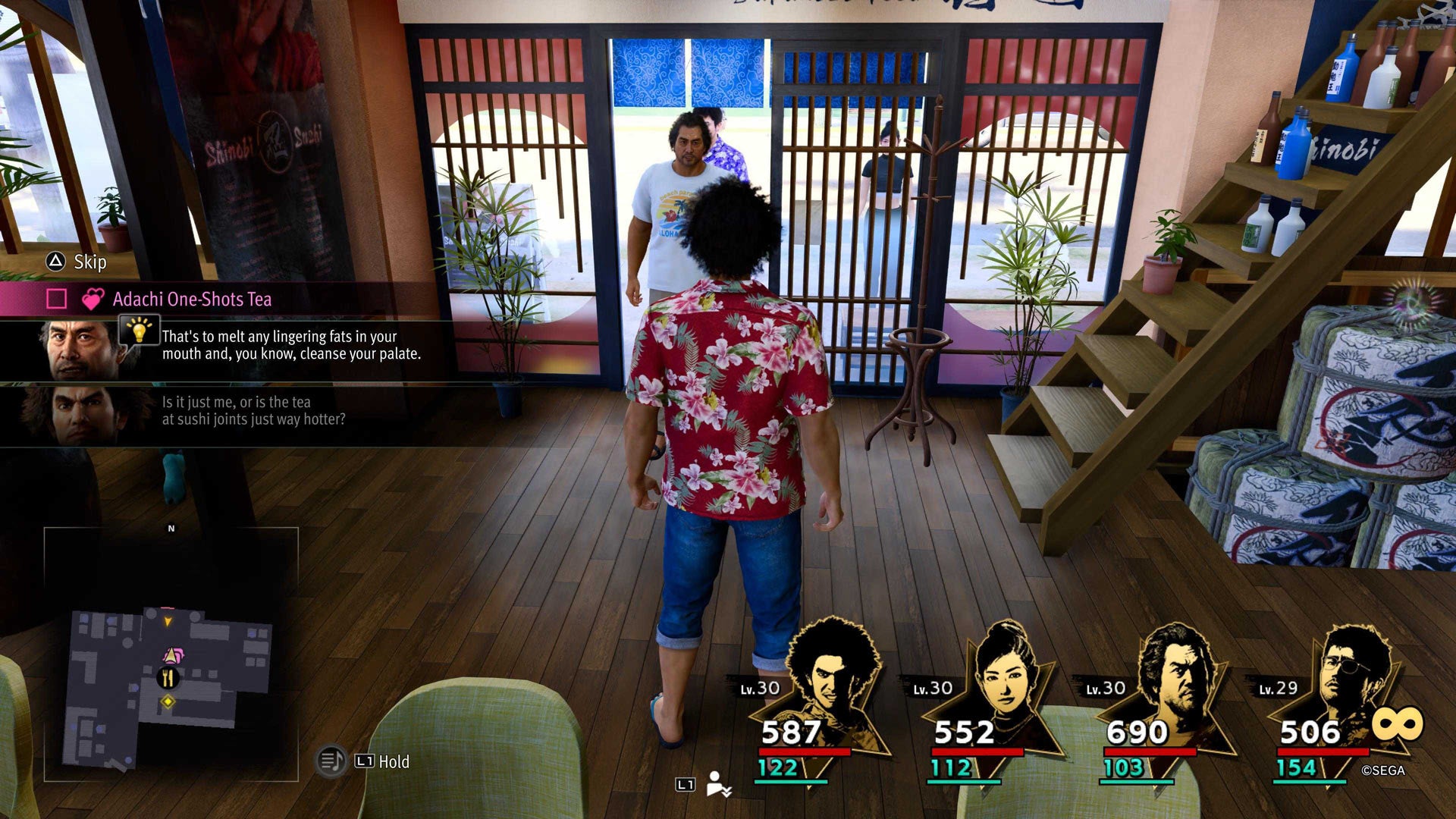Select the lightbulb hint icon in dialogue
This screenshot has height=819, width=1456.
point(140,334)
